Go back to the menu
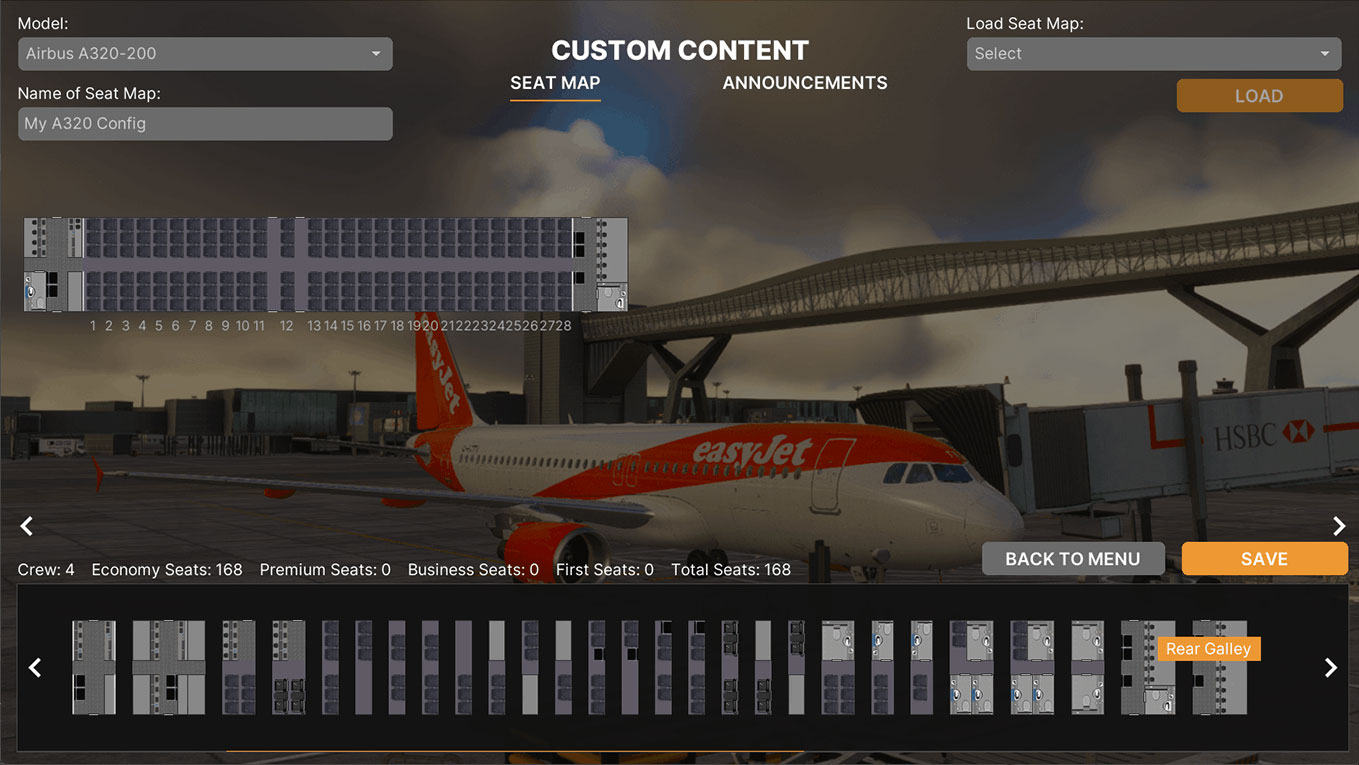 (1073, 559)
